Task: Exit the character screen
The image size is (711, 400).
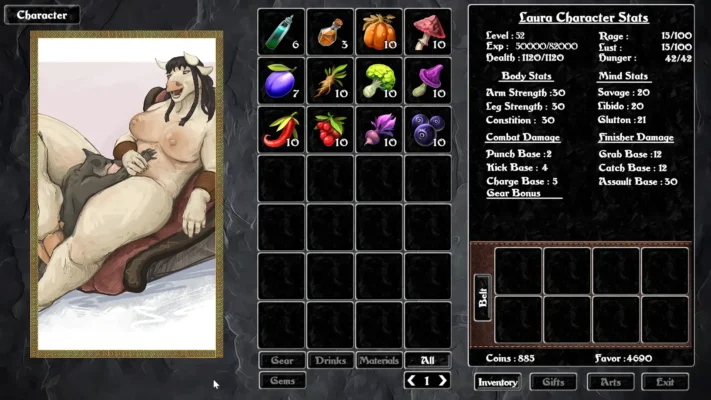Action: (x=665, y=382)
